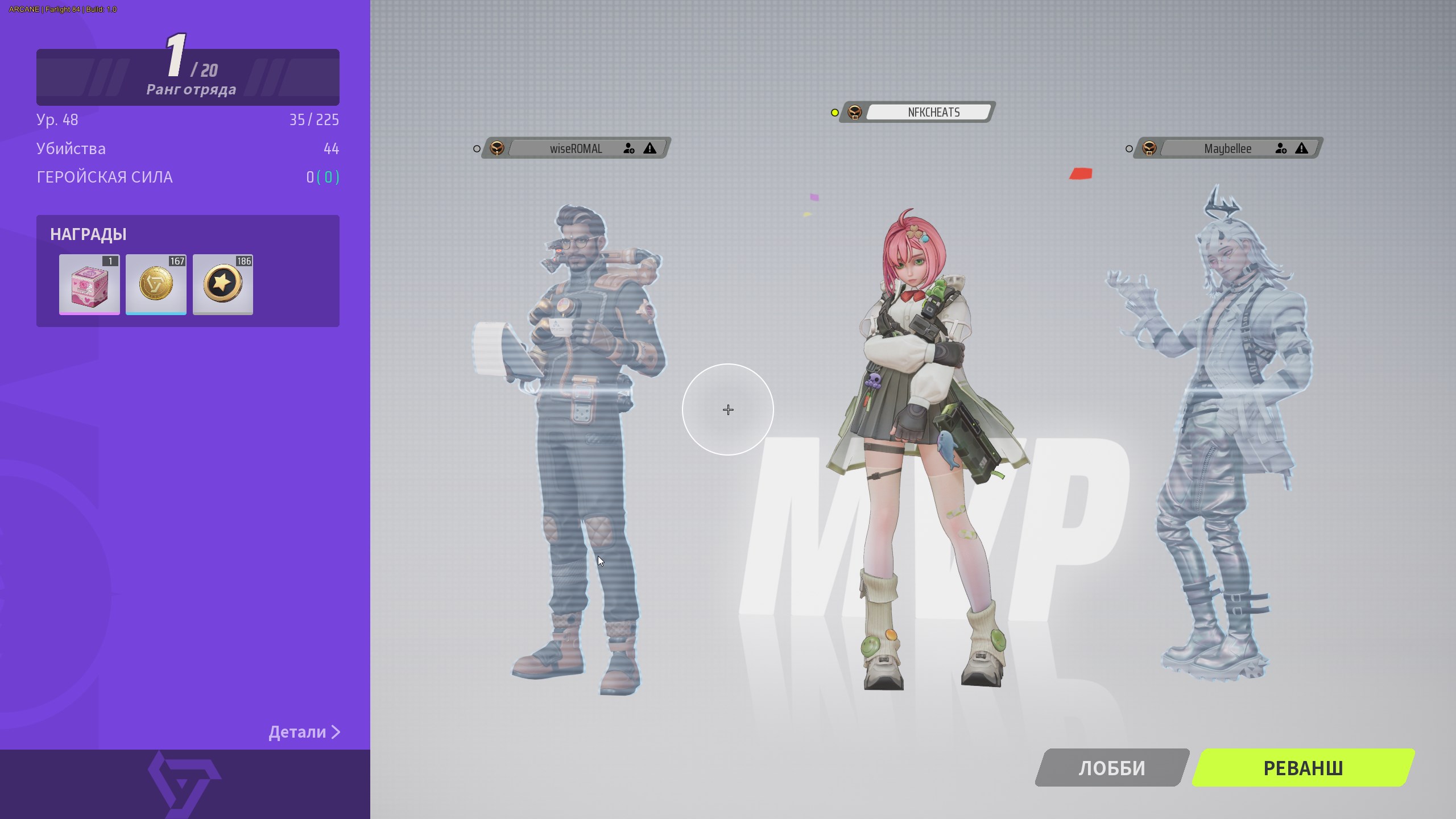1456x819 pixels.
Task: Start a rematch with РЕВАНШ
Action: [x=1302, y=768]
